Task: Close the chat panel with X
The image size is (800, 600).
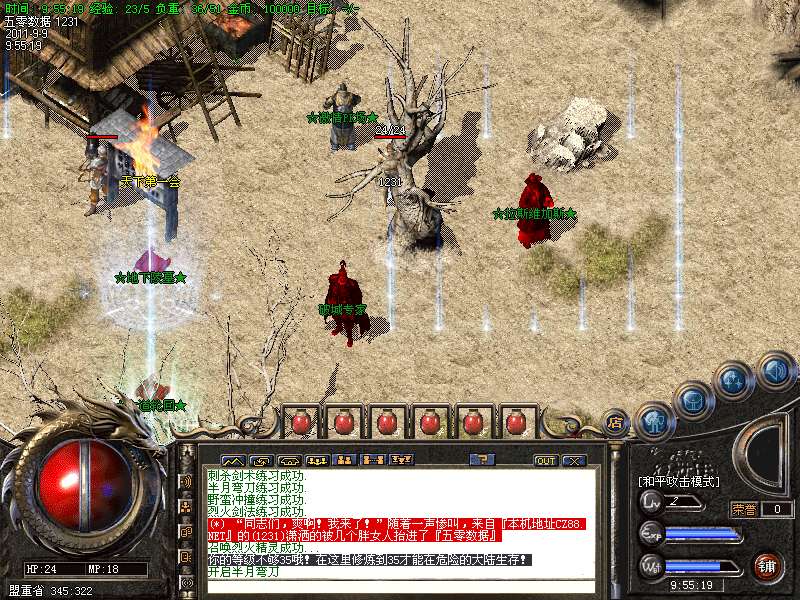Action: (573, 461)
